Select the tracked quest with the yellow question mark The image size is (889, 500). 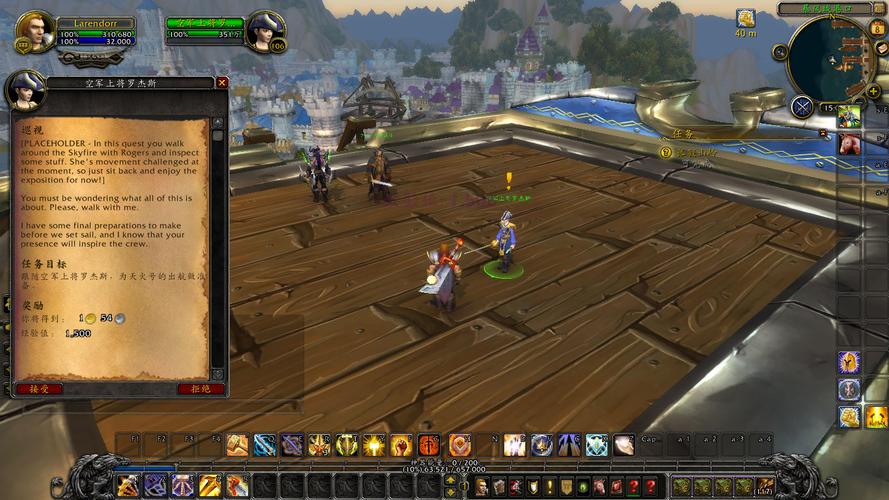pyautogui.click(x=666, y=152)
